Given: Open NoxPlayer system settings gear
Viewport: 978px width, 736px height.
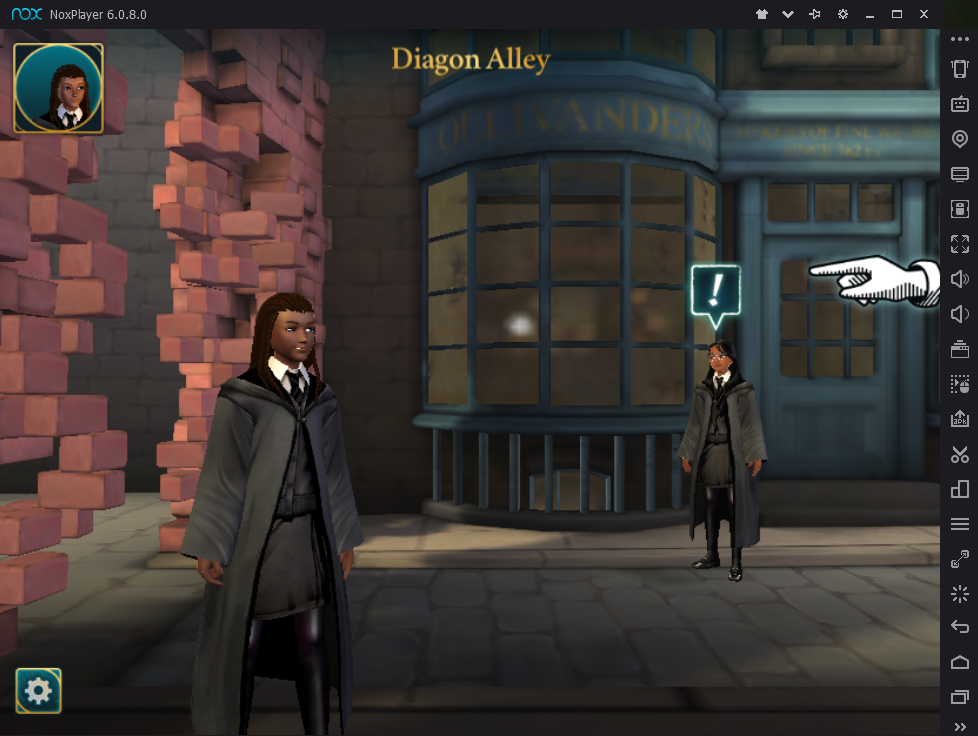Looking at the screenshot, I should pos(843,14).
